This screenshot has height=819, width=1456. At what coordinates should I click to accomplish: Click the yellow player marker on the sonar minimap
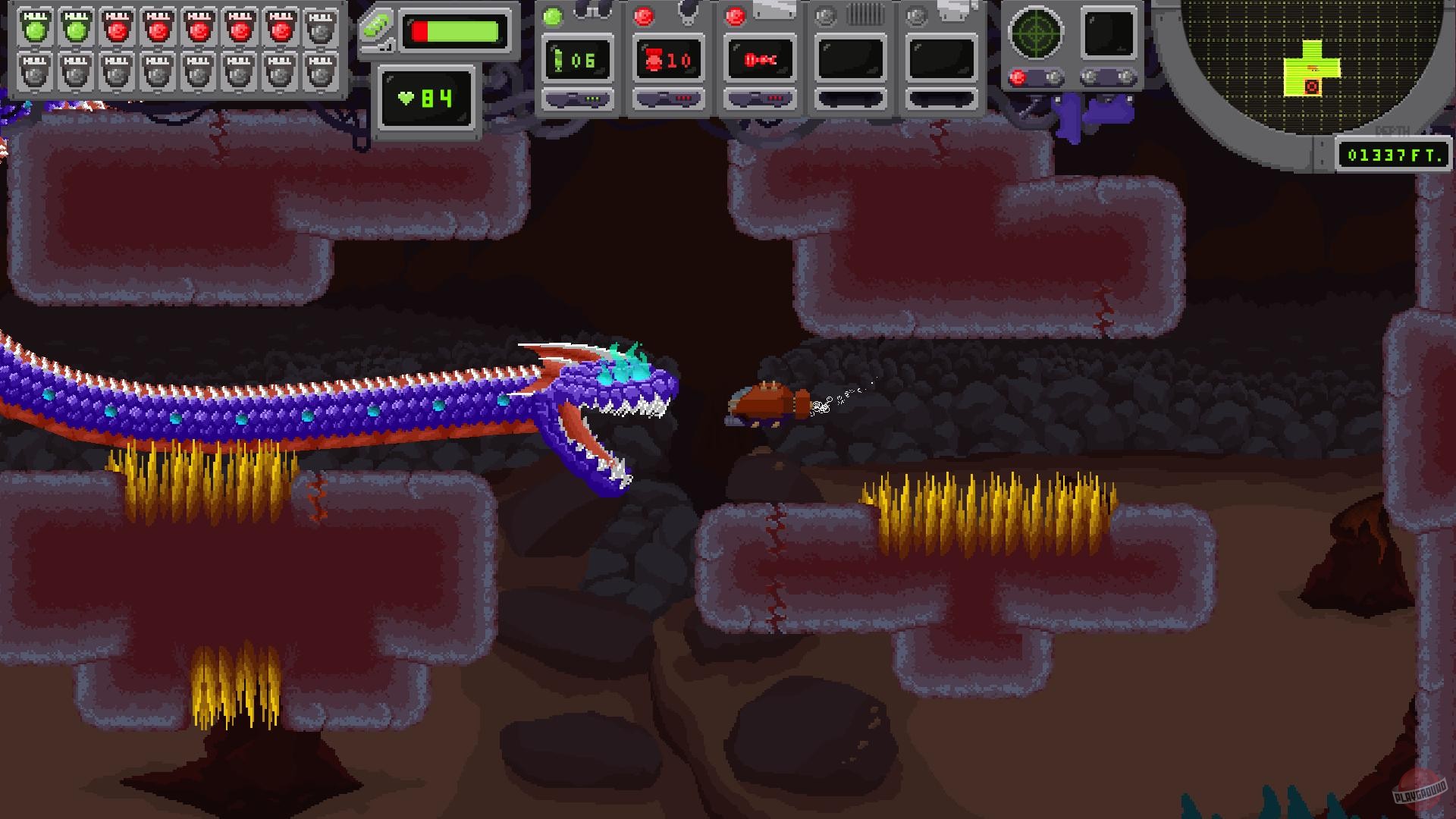[1311, 67]
